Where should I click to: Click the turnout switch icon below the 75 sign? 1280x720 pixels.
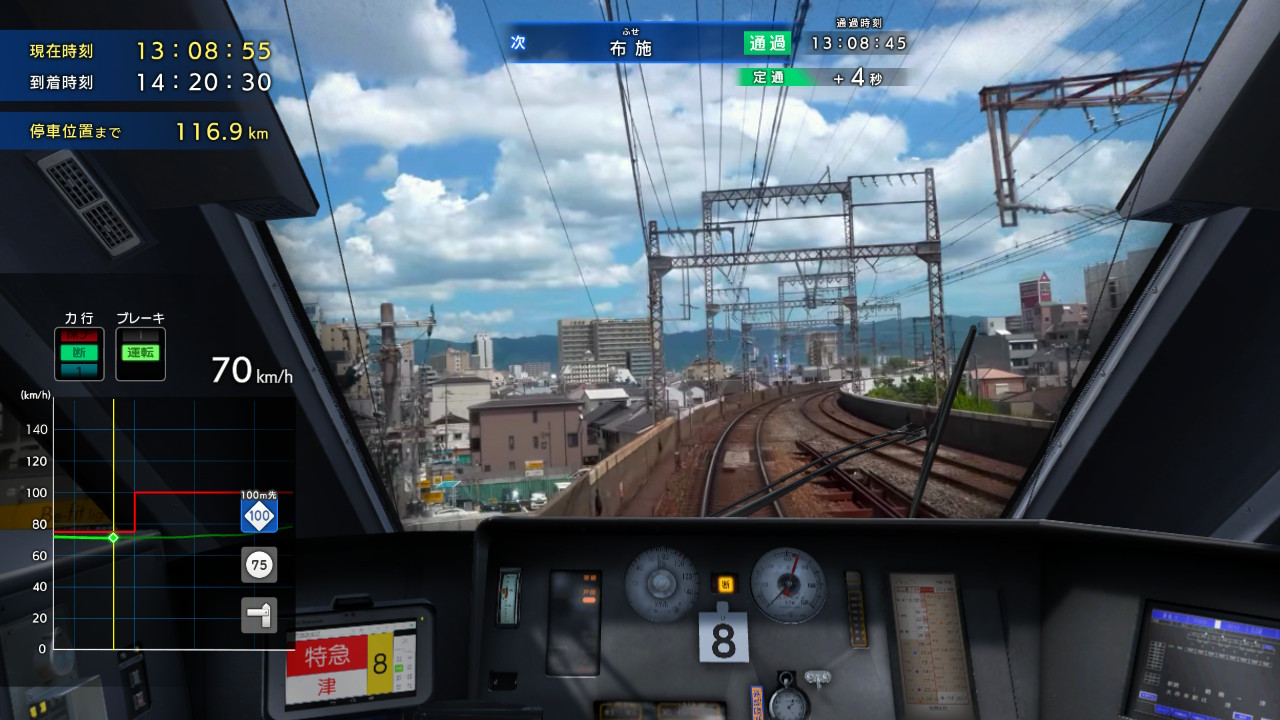coord(259,616)
